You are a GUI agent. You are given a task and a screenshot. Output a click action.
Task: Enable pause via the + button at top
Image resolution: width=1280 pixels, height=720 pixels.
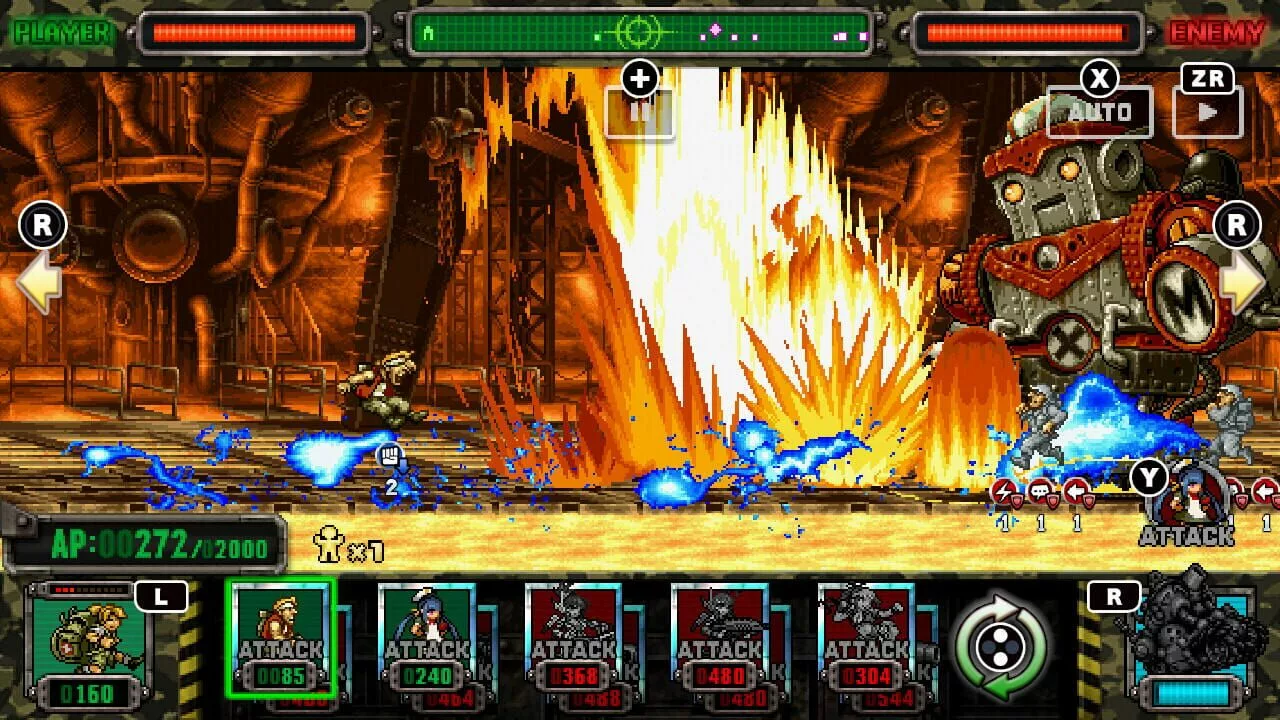[x=639, y=77]
